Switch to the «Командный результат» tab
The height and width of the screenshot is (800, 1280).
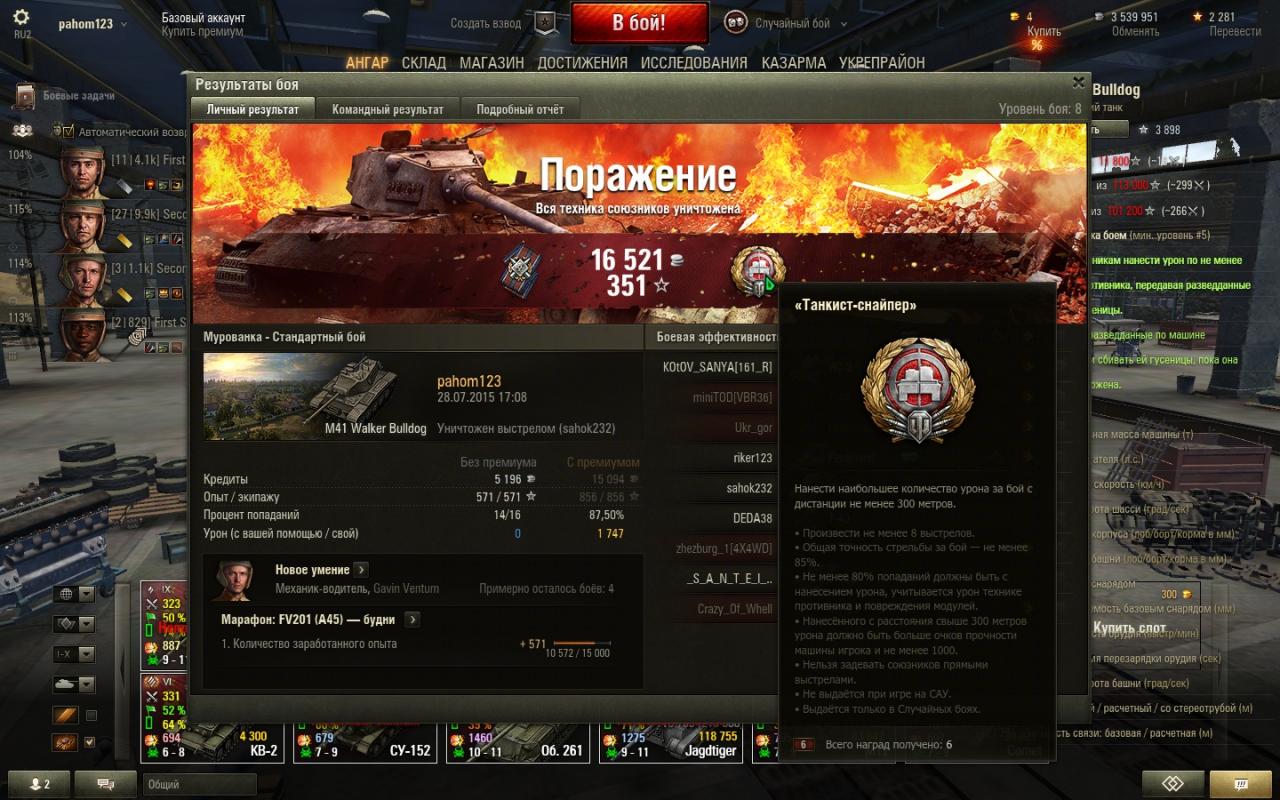pos(388,109)
